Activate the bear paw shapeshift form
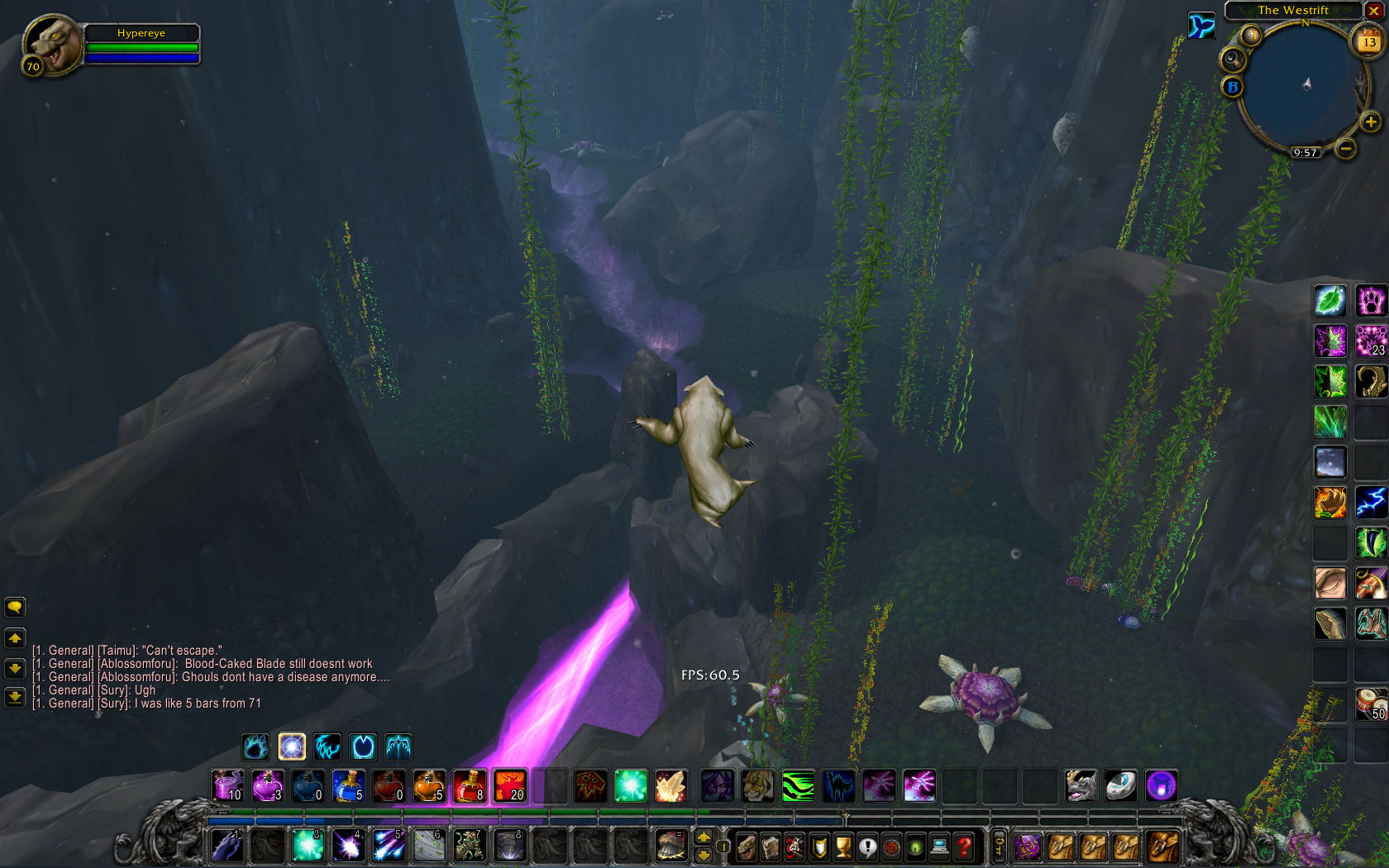Viewport: 1389px width, 868px height. (255, 746)
